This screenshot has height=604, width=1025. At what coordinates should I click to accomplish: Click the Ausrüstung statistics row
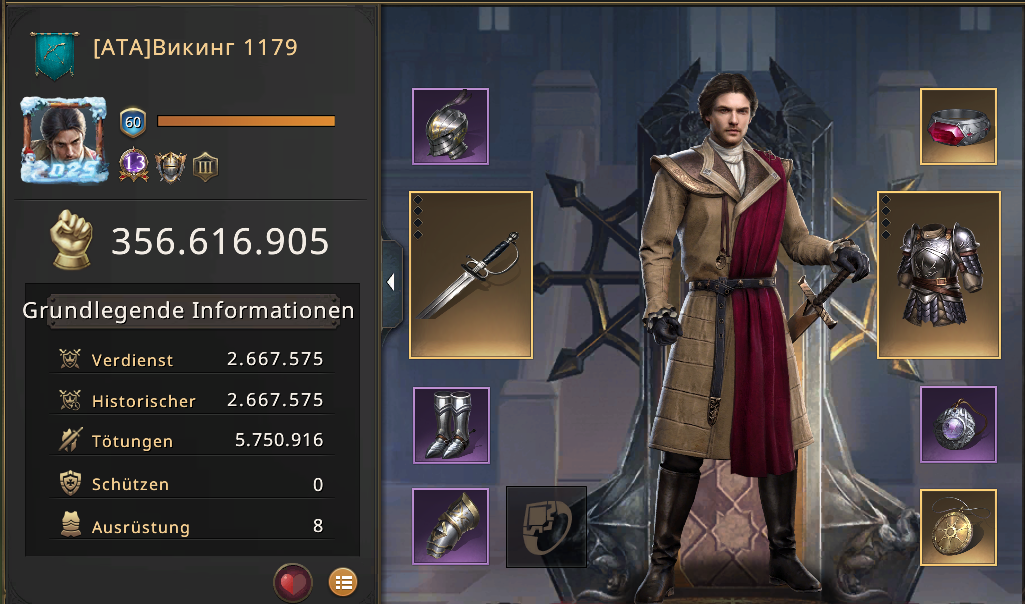pyautogui.click(x=192, y=526)
